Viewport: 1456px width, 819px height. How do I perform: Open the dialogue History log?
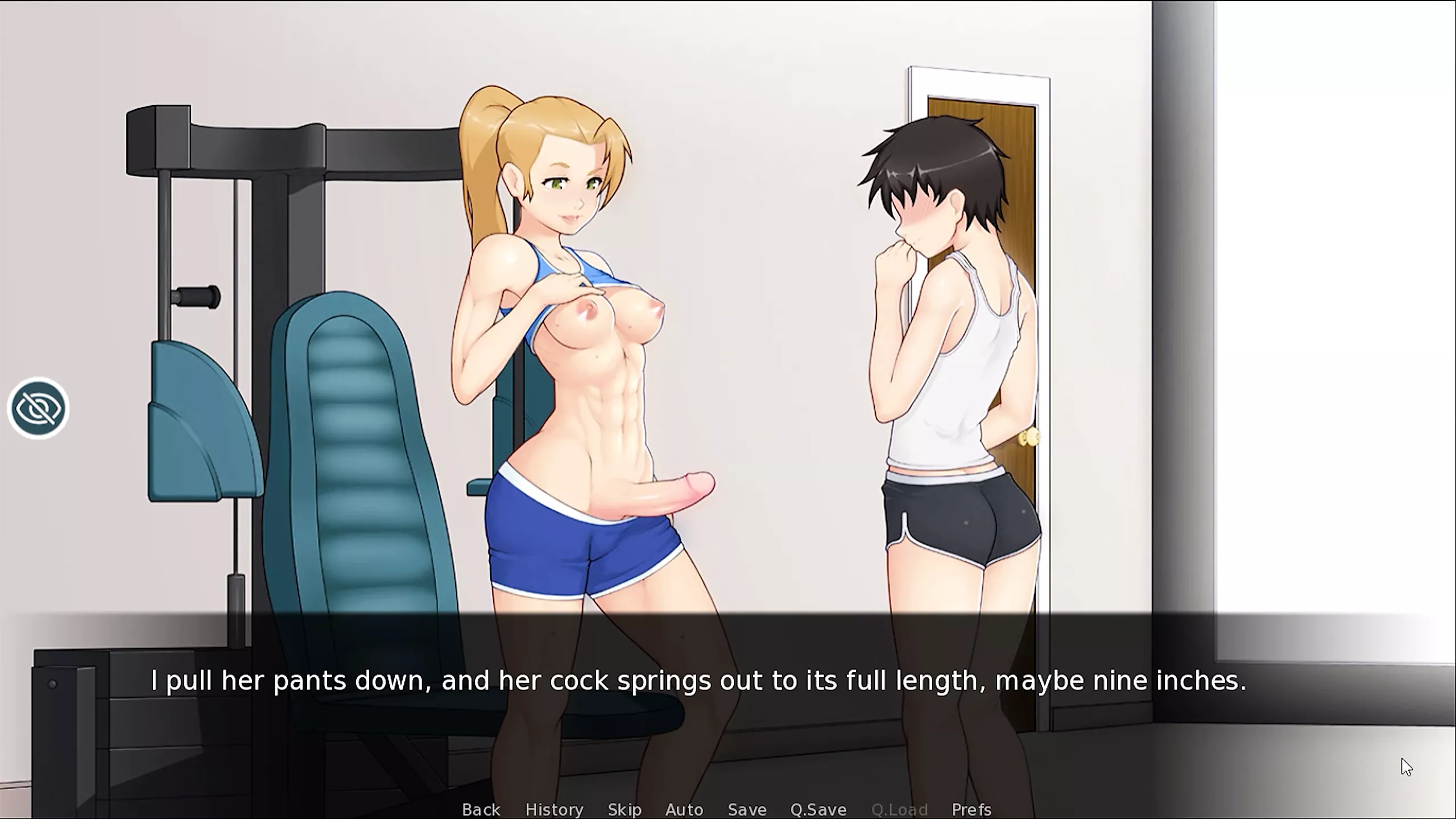554,809
